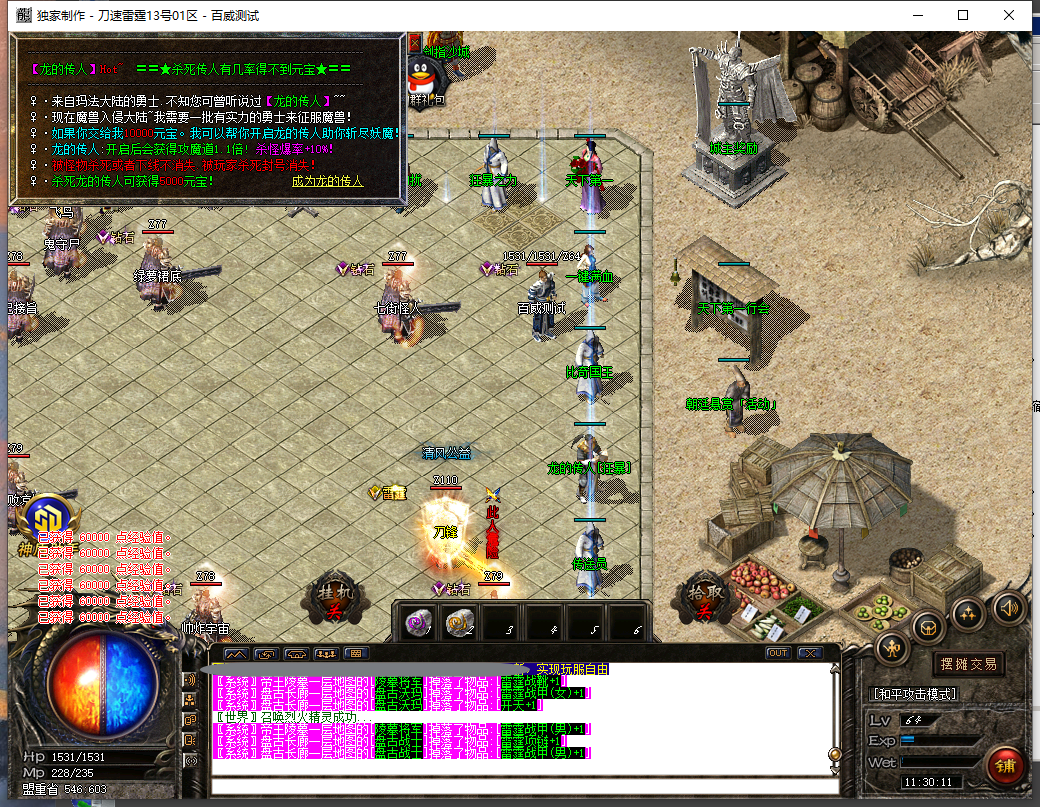Viewport: 1040px width, 807px height.
Task: Toggle the 挂机 auto-battle button
Action: (330, 597)
